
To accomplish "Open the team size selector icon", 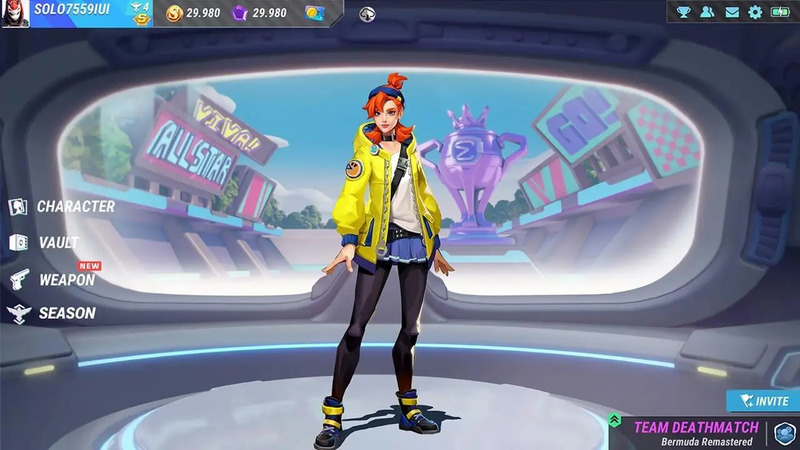I will click(785, 432).
